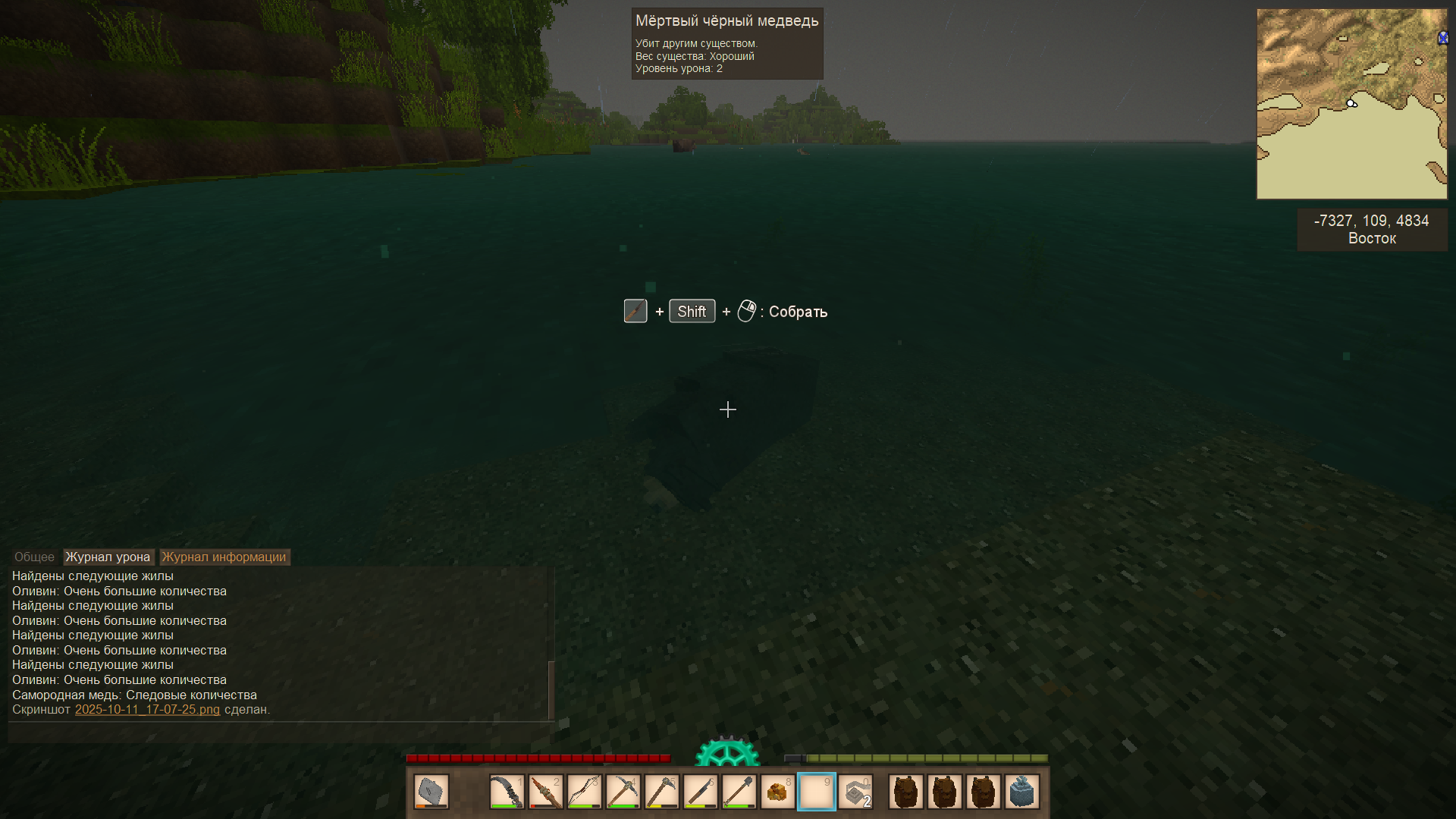Open the screenshot file link in chat

[147, 710]
